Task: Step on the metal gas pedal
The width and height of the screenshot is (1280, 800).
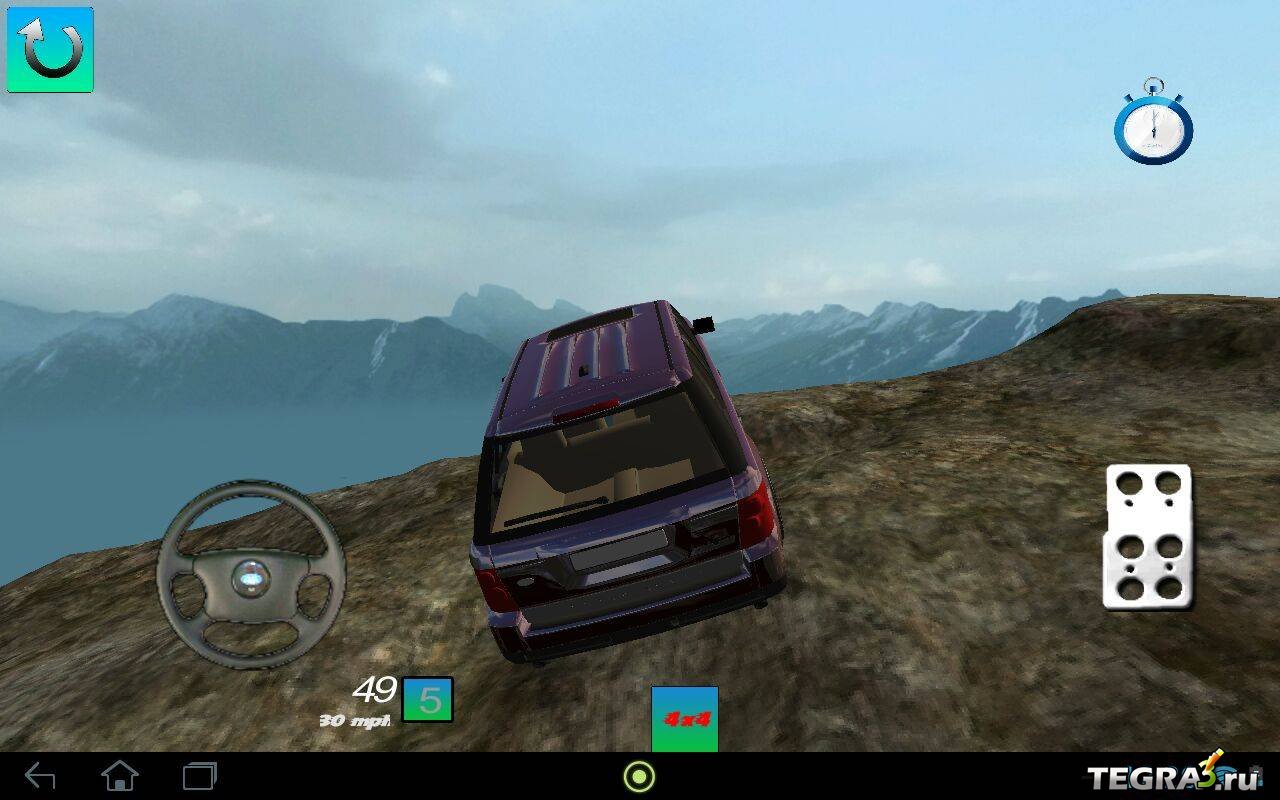Action: [x=1147, y=536]
